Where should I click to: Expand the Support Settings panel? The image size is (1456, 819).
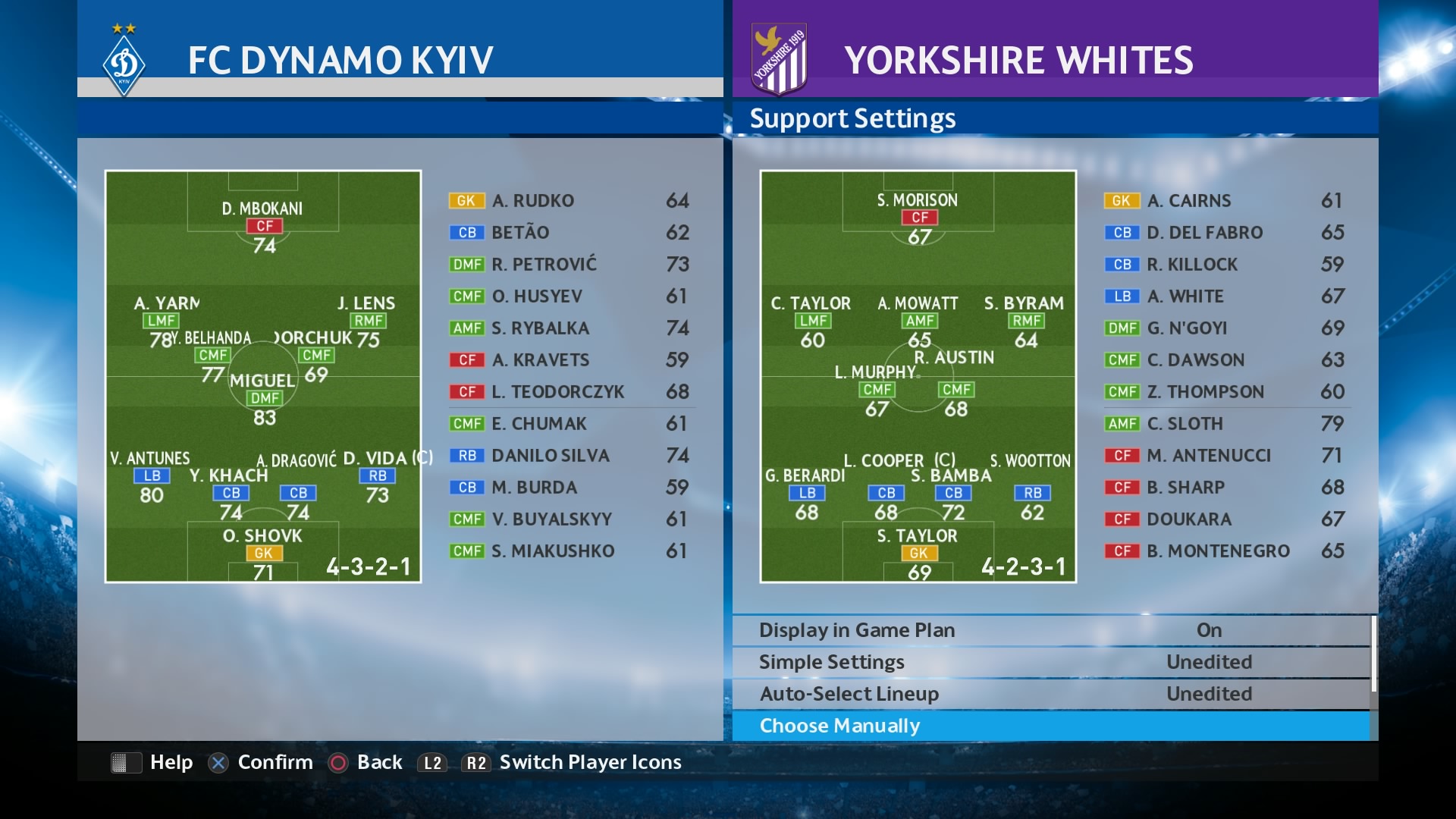click(852, 118)
